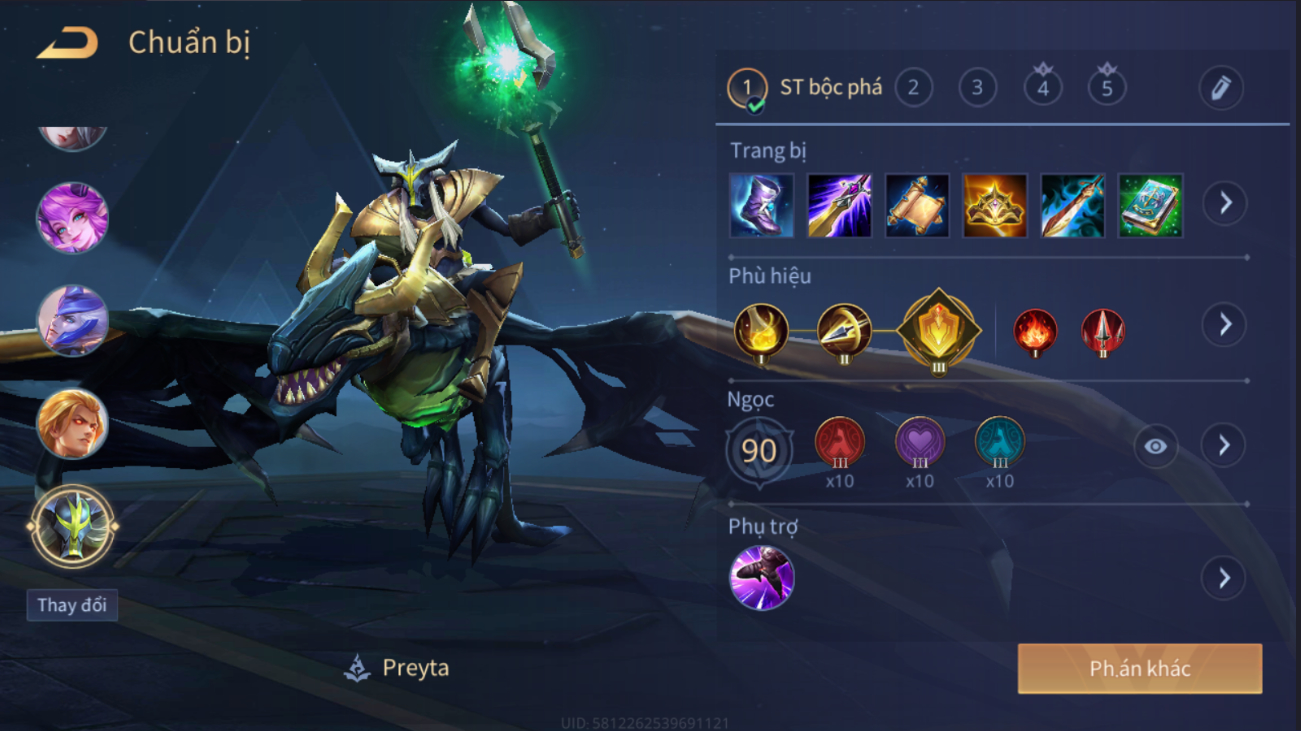The image size is (1301, 731).
Task: Choose build preset slot 4
Action: pos(1043,88)
